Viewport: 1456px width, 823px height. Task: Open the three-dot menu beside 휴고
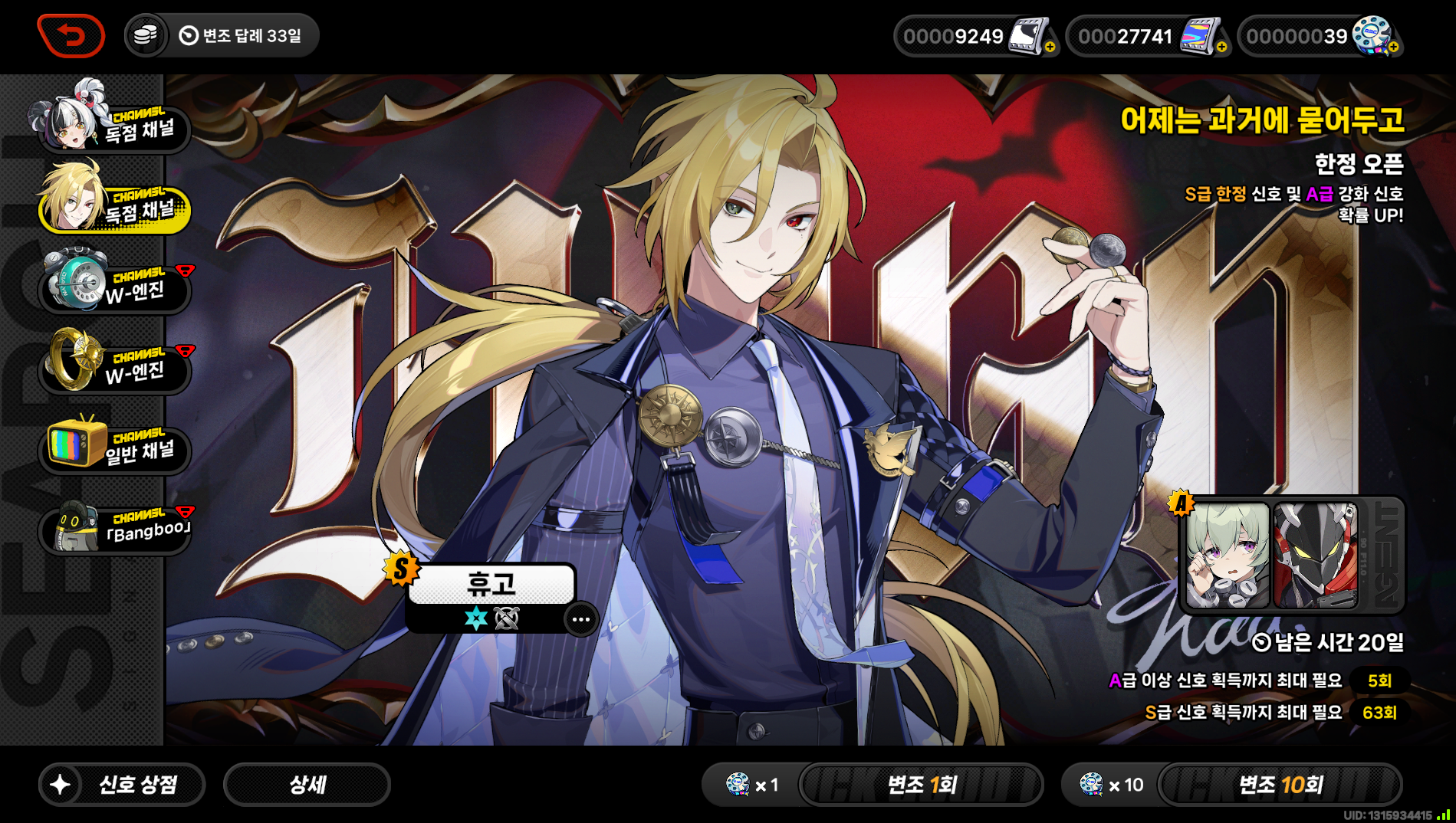(580, 619)
